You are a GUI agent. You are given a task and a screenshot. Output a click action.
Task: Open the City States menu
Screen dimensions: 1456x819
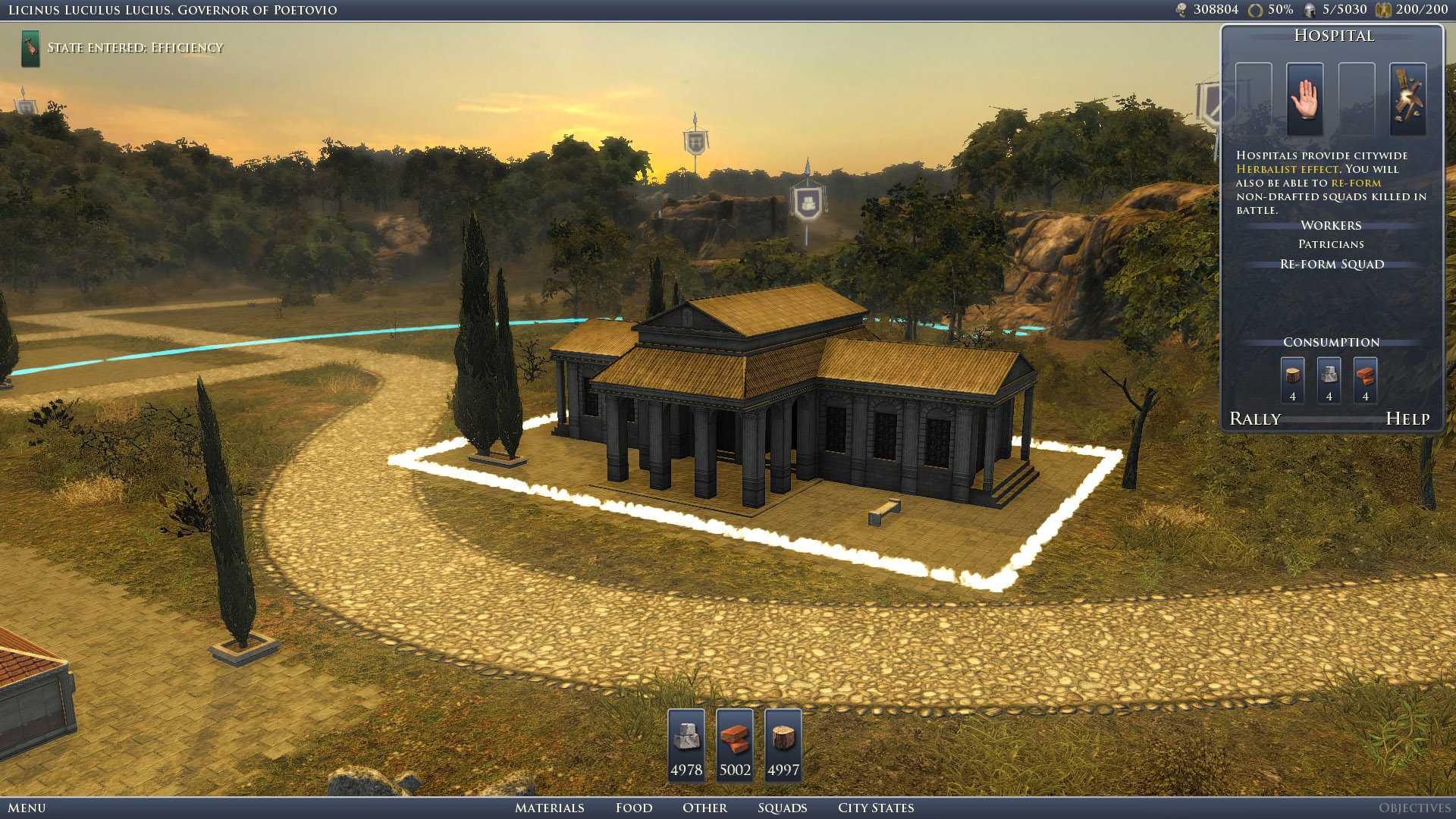click(875, 808)
